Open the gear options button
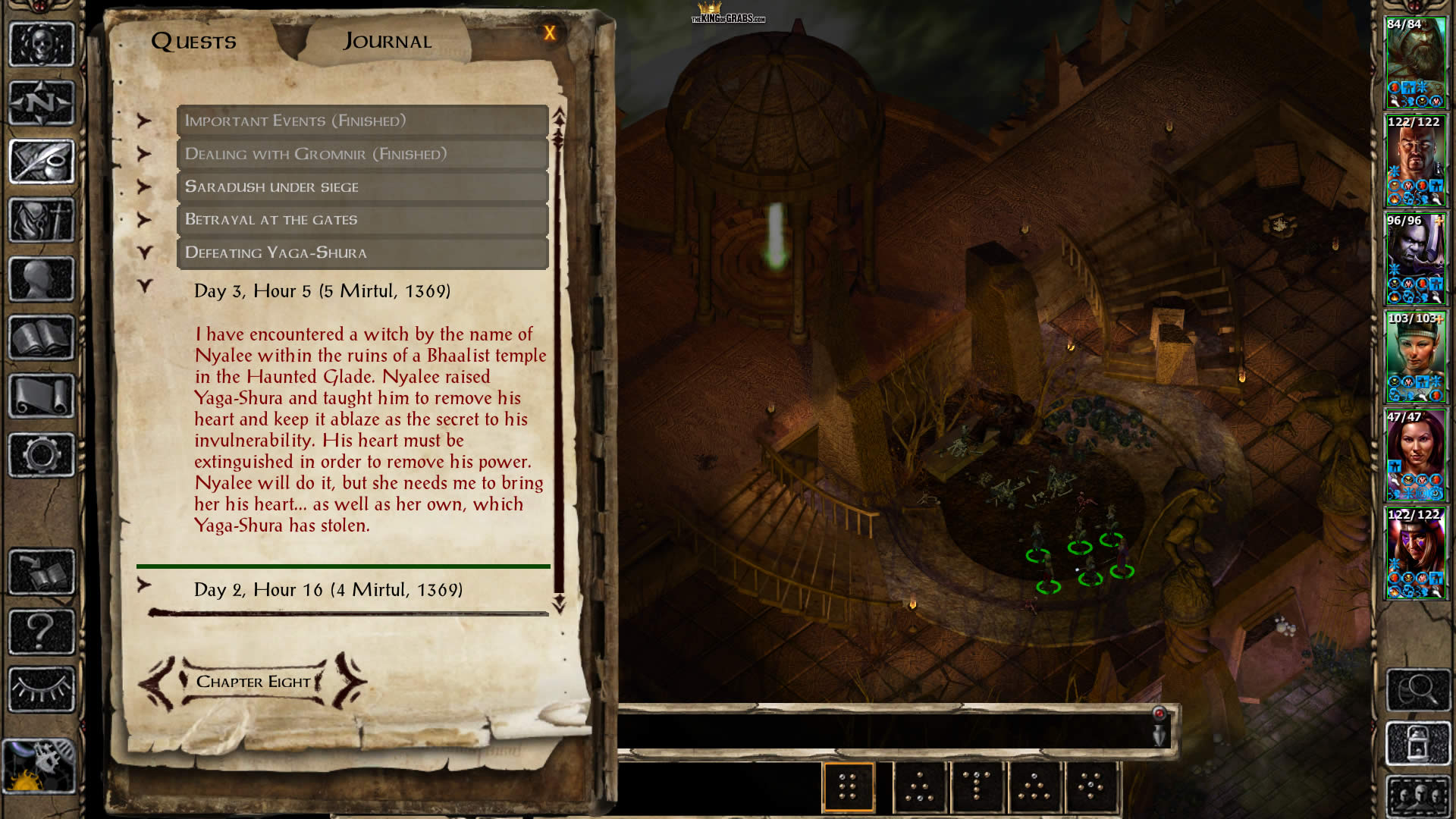Screen dimensions: 1456x819 [42, 455]
